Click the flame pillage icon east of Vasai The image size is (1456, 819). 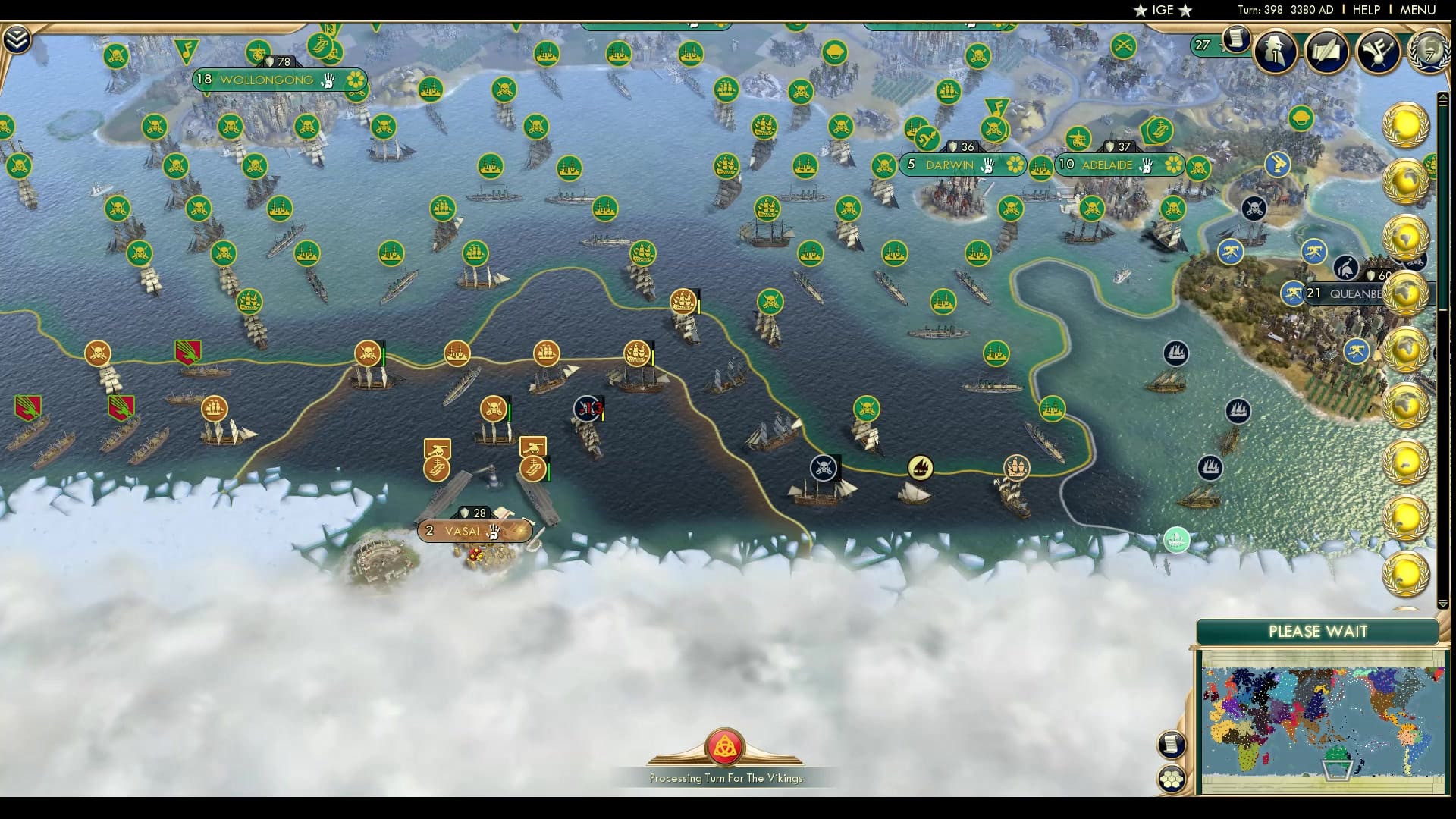tap(920, 469)
